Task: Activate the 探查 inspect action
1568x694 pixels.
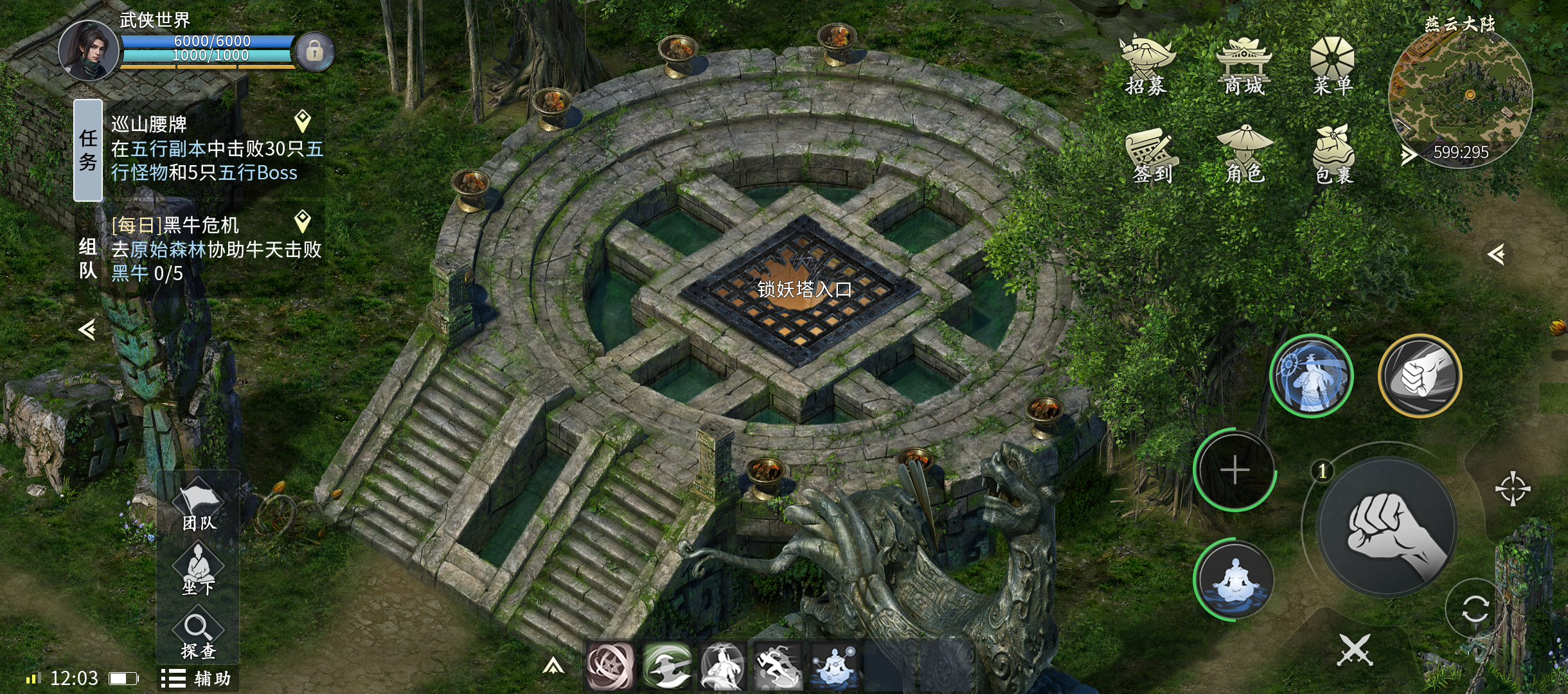Action: [197, 636]
